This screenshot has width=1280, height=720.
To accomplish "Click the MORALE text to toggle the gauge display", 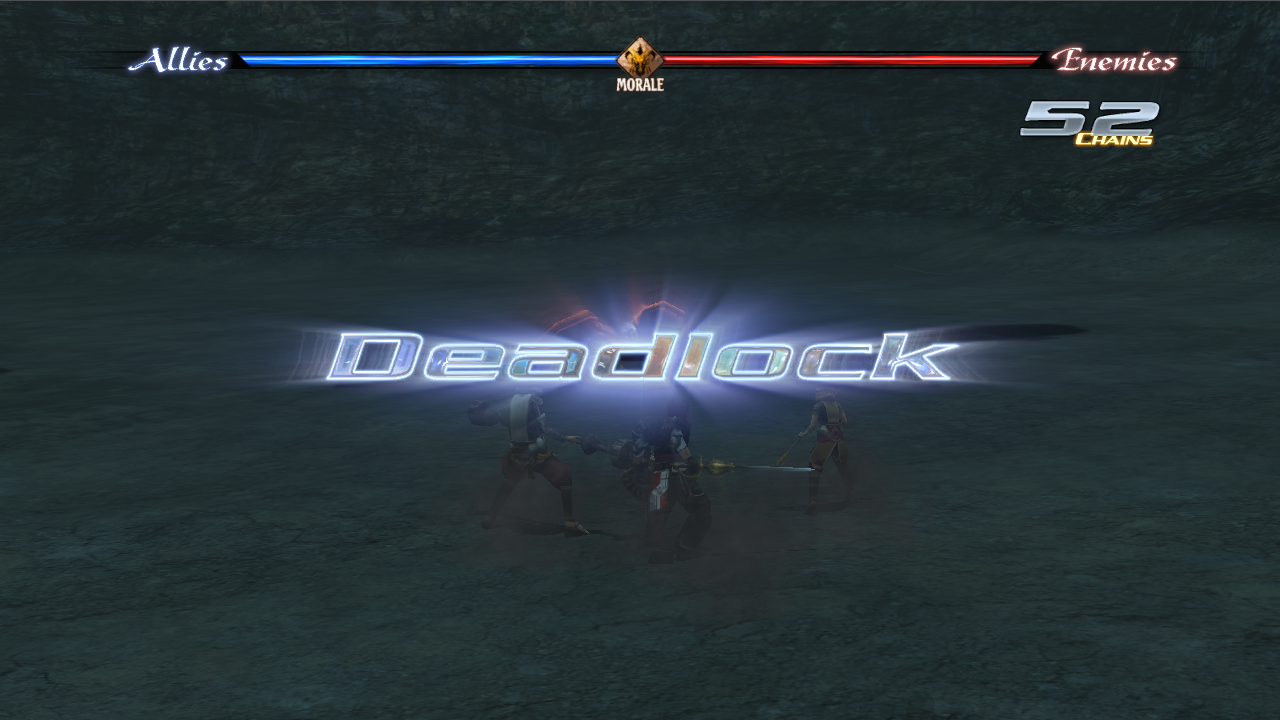I will (x=640, y=83).
